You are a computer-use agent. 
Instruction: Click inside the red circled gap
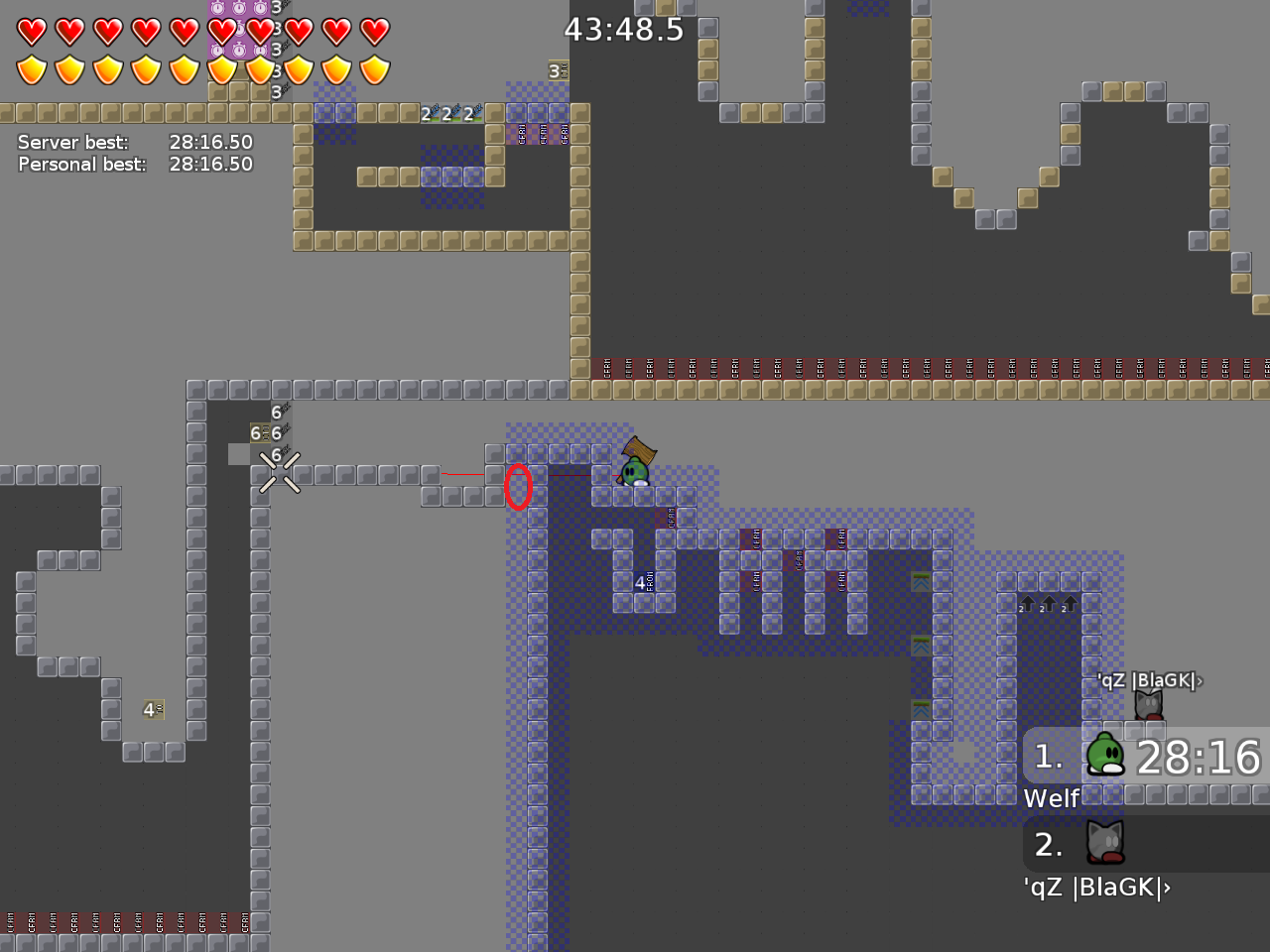coord(519,488)
